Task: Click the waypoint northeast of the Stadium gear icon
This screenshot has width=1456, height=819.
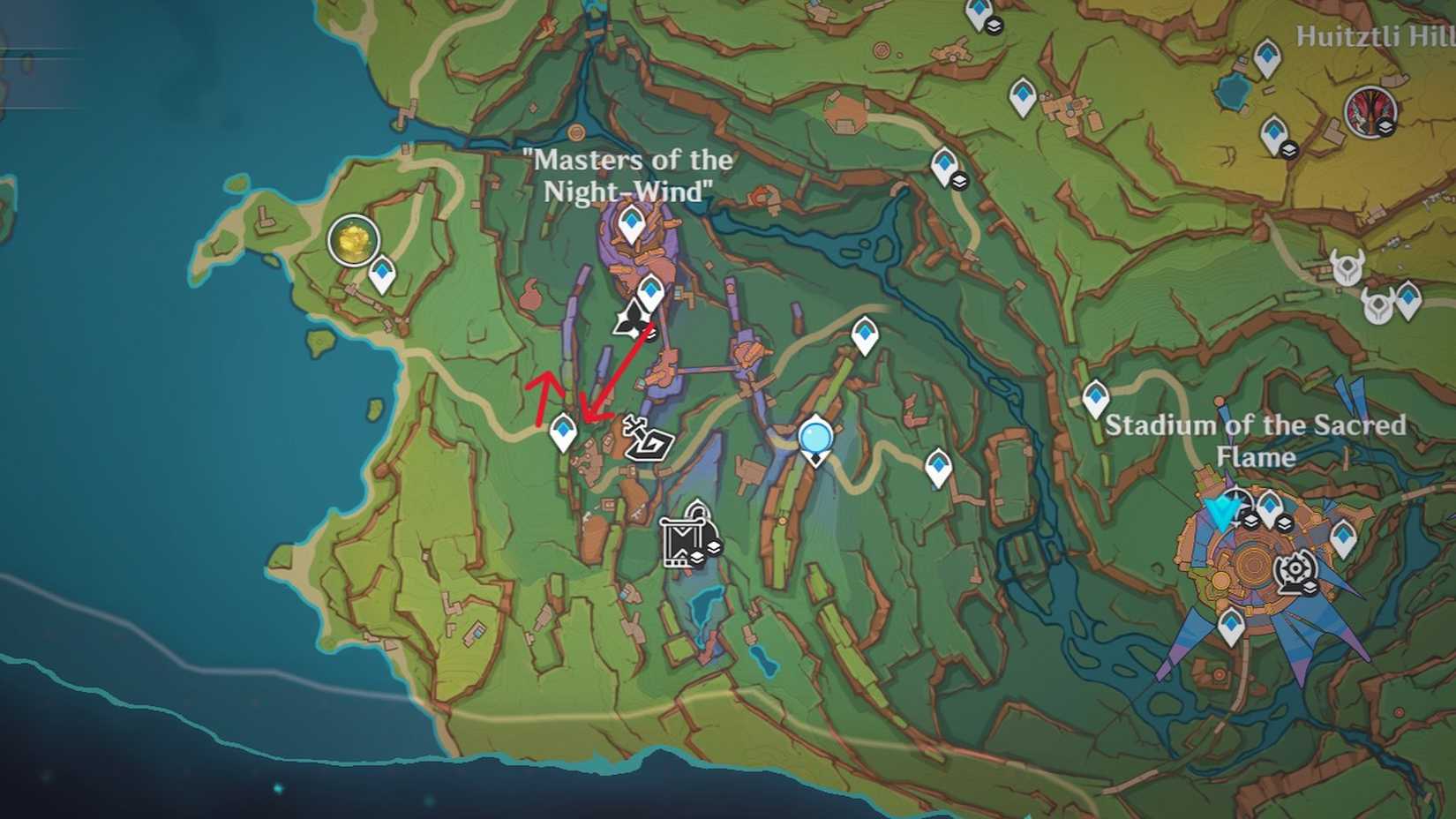Action: point(1343,536)
